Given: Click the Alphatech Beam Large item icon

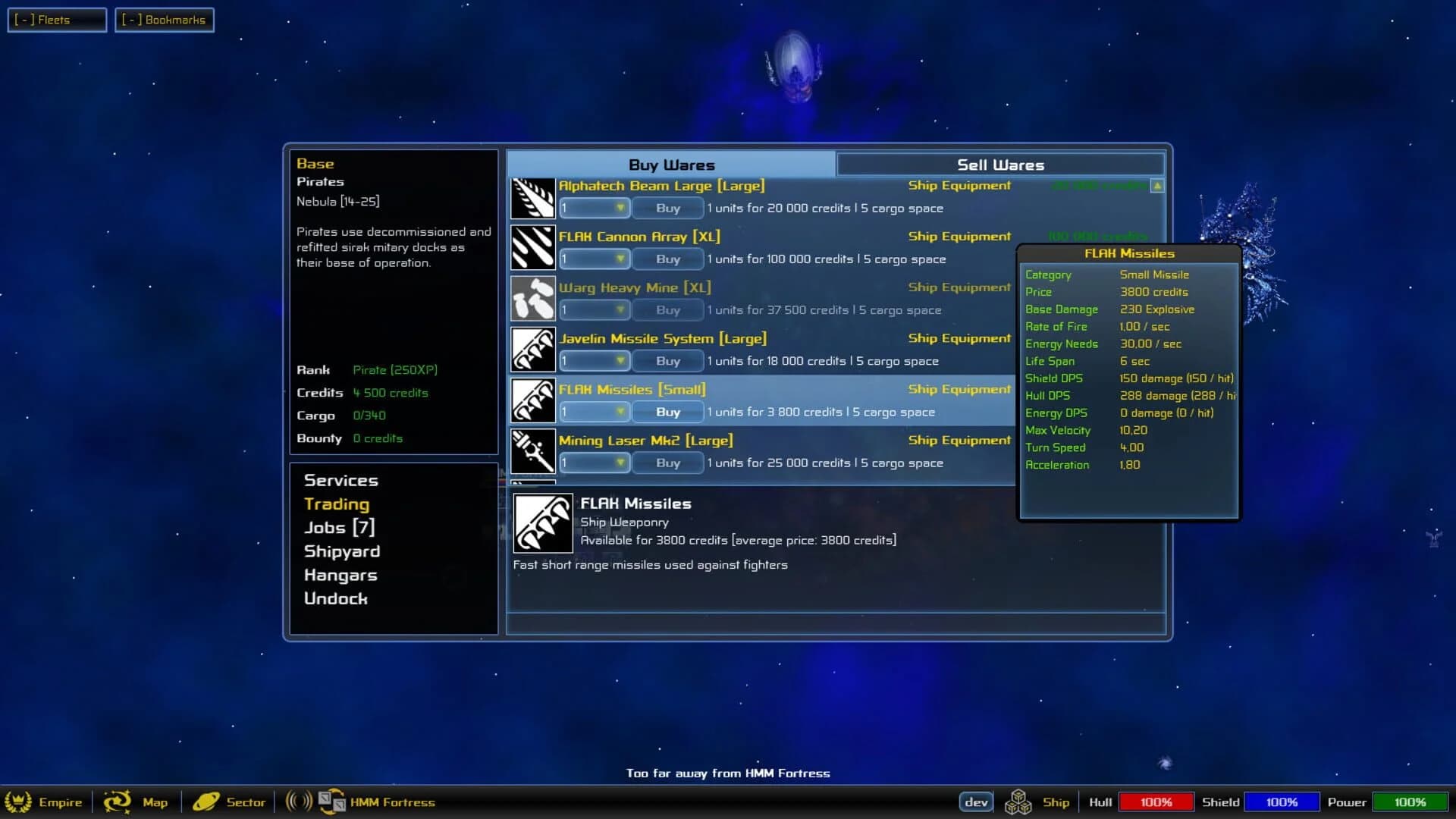Looking at the screenshot, I should (533, 196).
